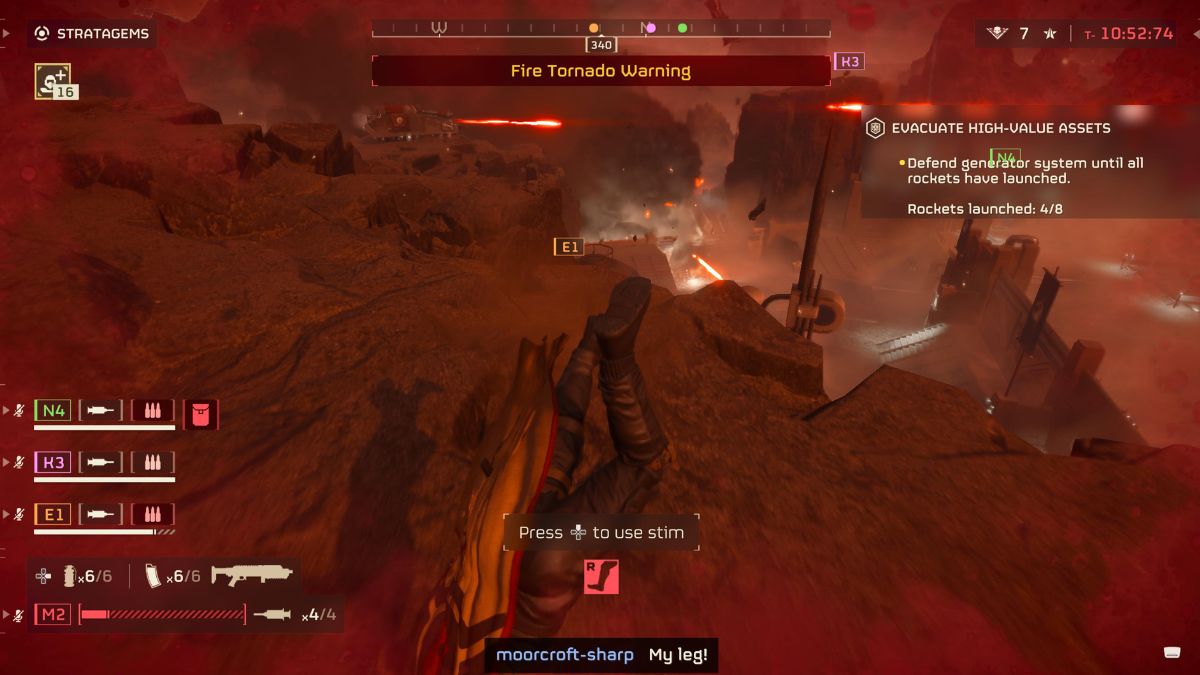The height and width of the screenshot is (675, 1200).
Task: Click the compass bar heading strip
Action: (600, 29)
